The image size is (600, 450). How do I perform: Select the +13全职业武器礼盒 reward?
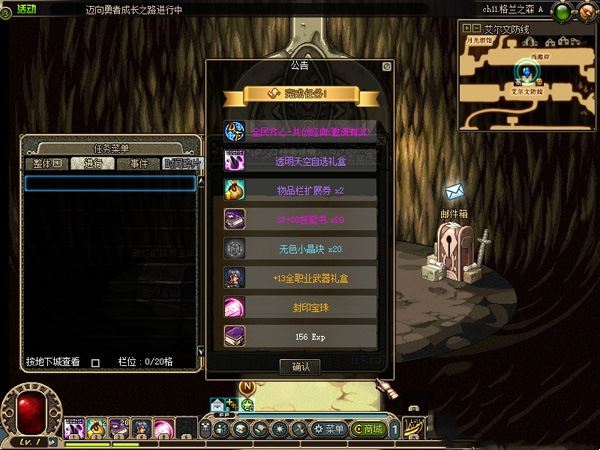(x=300, y=277)
